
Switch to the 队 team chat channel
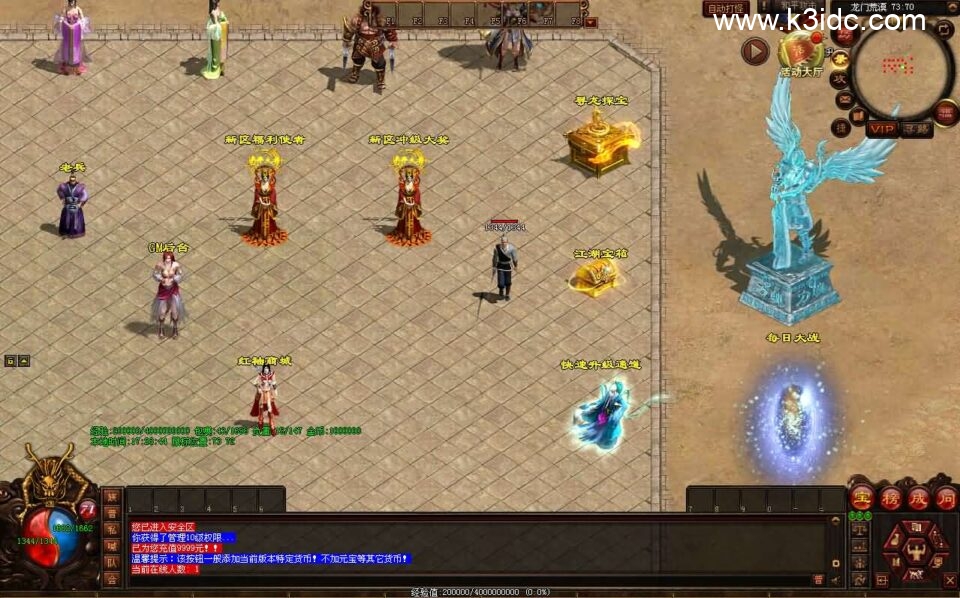(x=111, y=562)
